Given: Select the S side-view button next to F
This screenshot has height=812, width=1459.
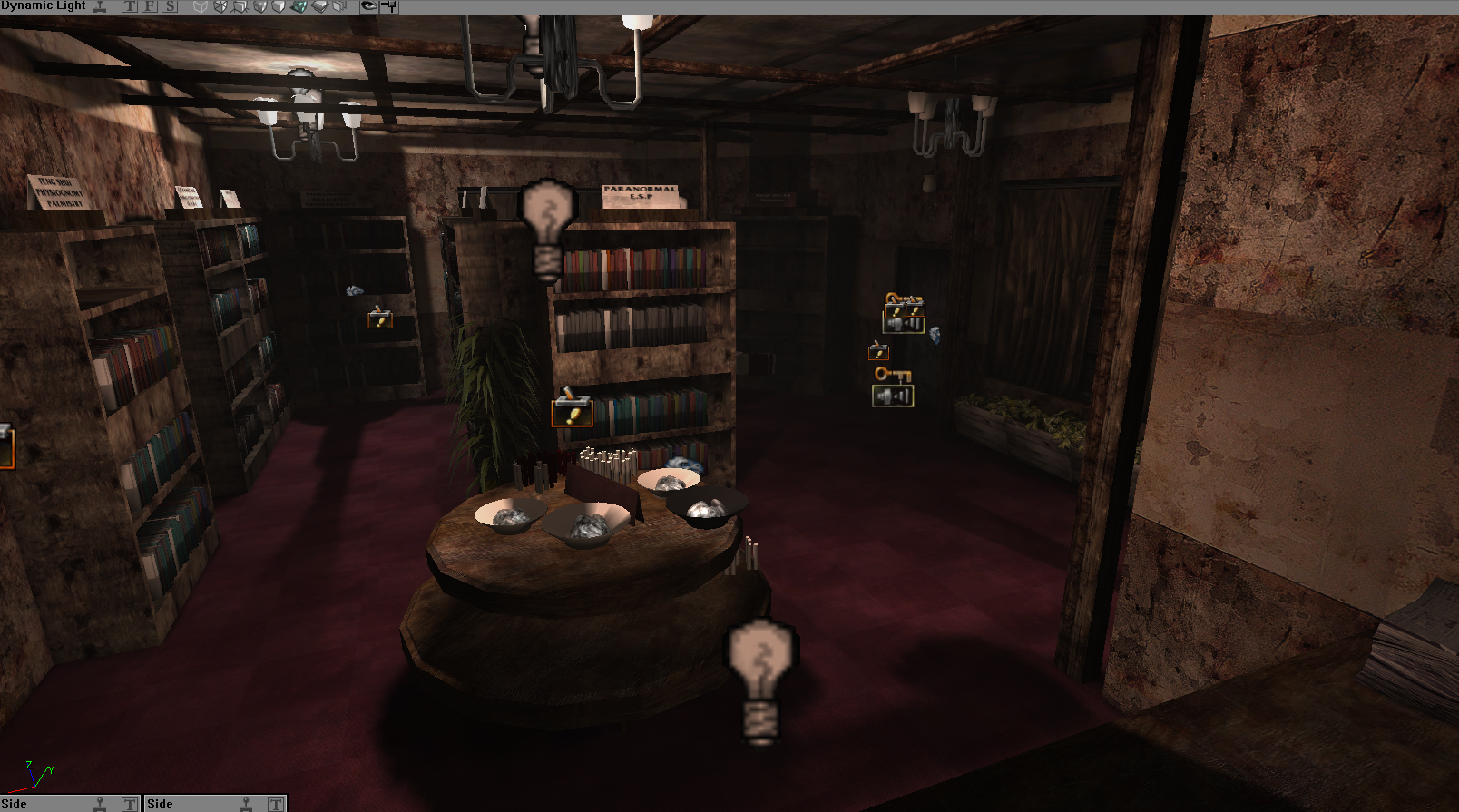Looking at the screenshot, I should (x=170, y=6).
